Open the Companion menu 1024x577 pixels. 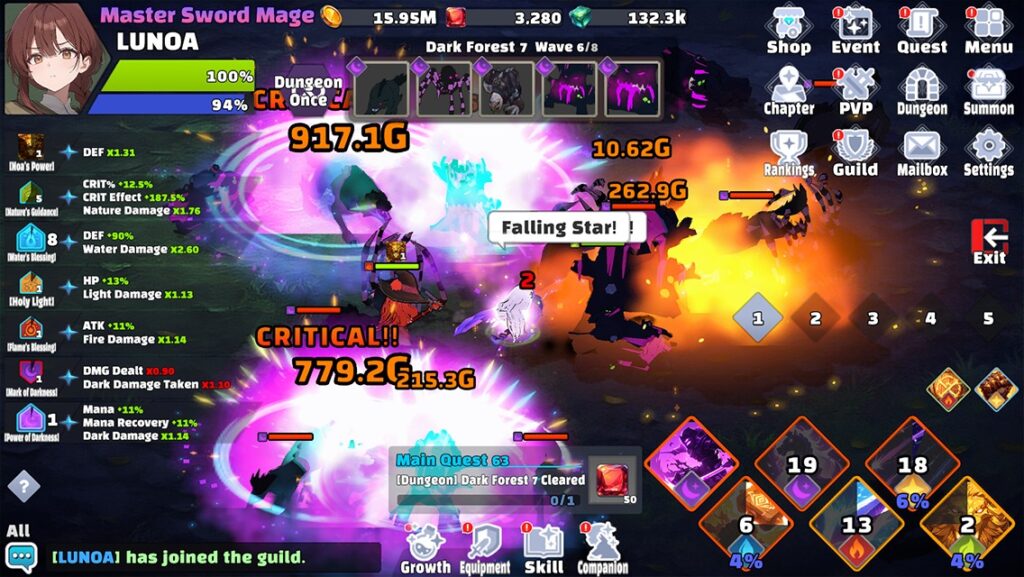(x=602, y=549)
